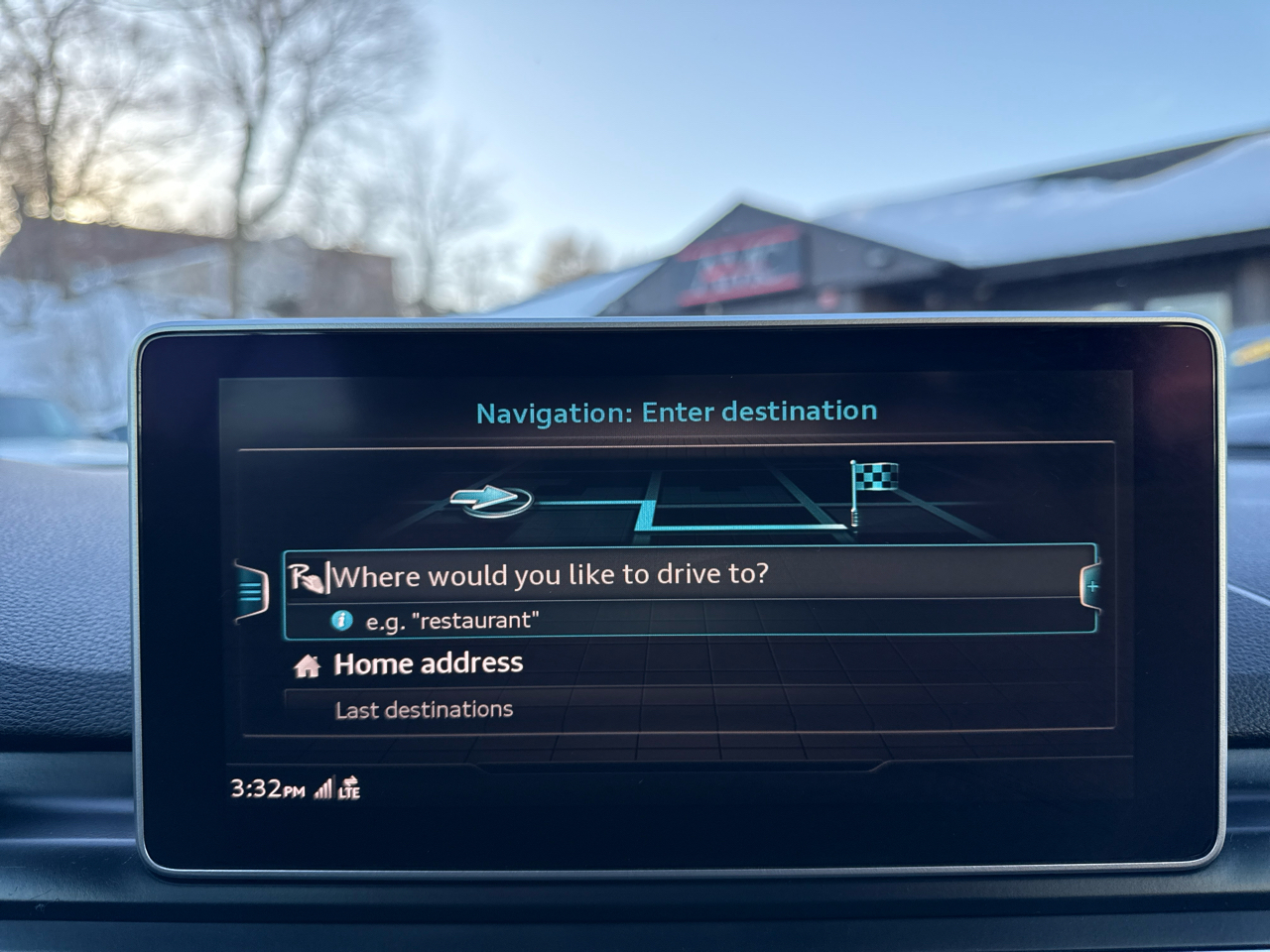Choose Home address as destination
The height and width of the screenshot is (952, 1270).
pos(428,664)
